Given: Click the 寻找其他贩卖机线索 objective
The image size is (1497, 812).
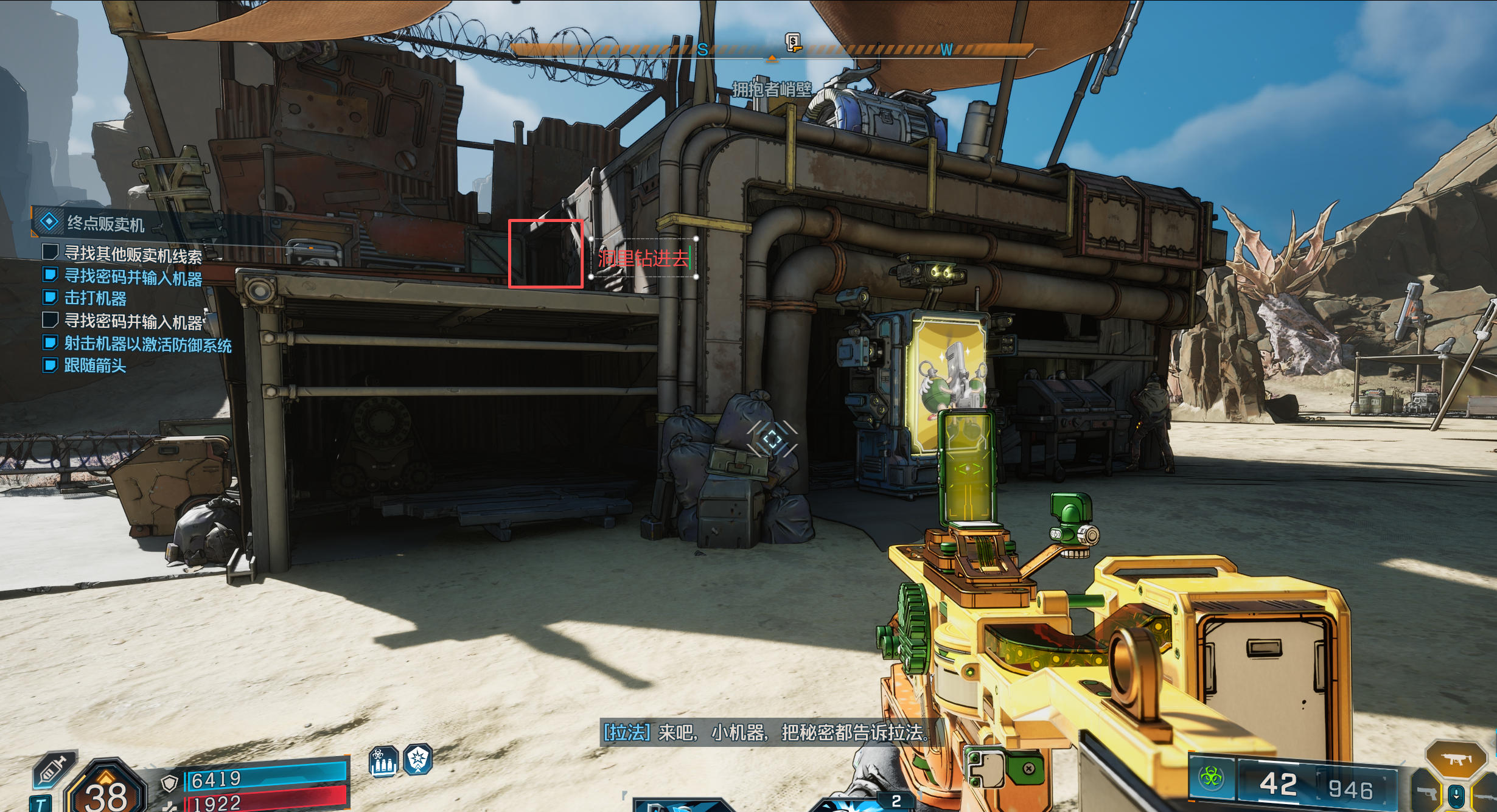Looking at the screenshot, I should [x=133, y=255].
